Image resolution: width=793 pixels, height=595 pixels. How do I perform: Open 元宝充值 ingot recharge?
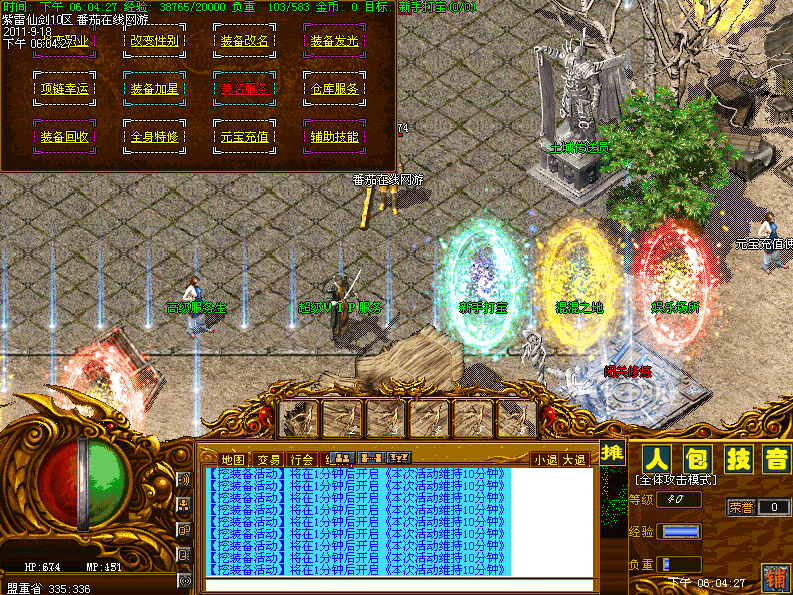pyautogui.click(x=244, y=137)
